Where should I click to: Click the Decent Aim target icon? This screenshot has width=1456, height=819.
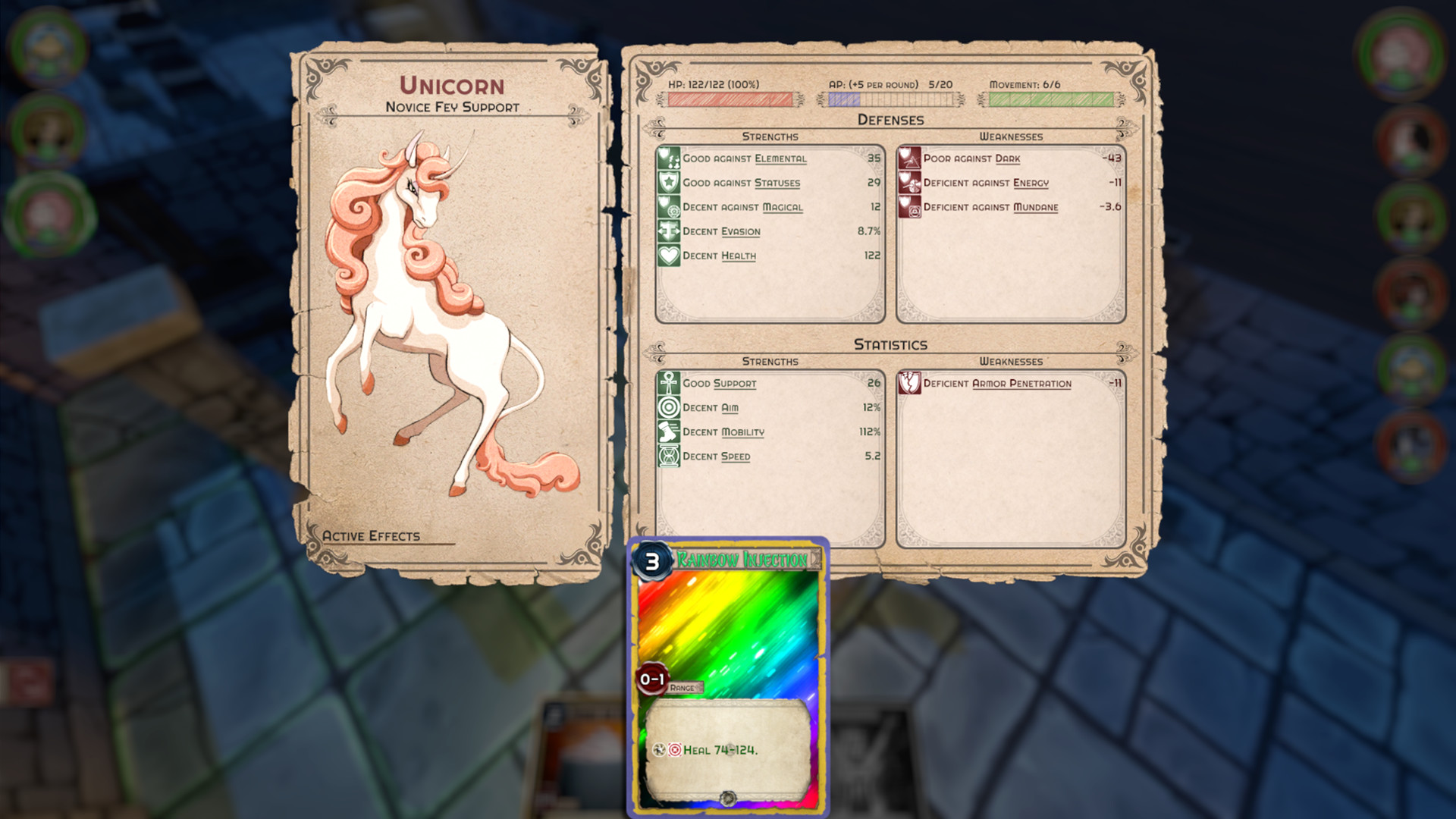(668, 408)
